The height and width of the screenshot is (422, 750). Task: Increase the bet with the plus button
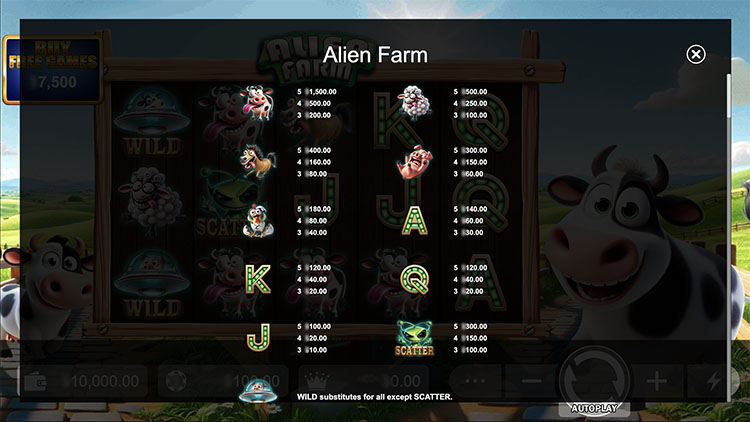point(656,381)
